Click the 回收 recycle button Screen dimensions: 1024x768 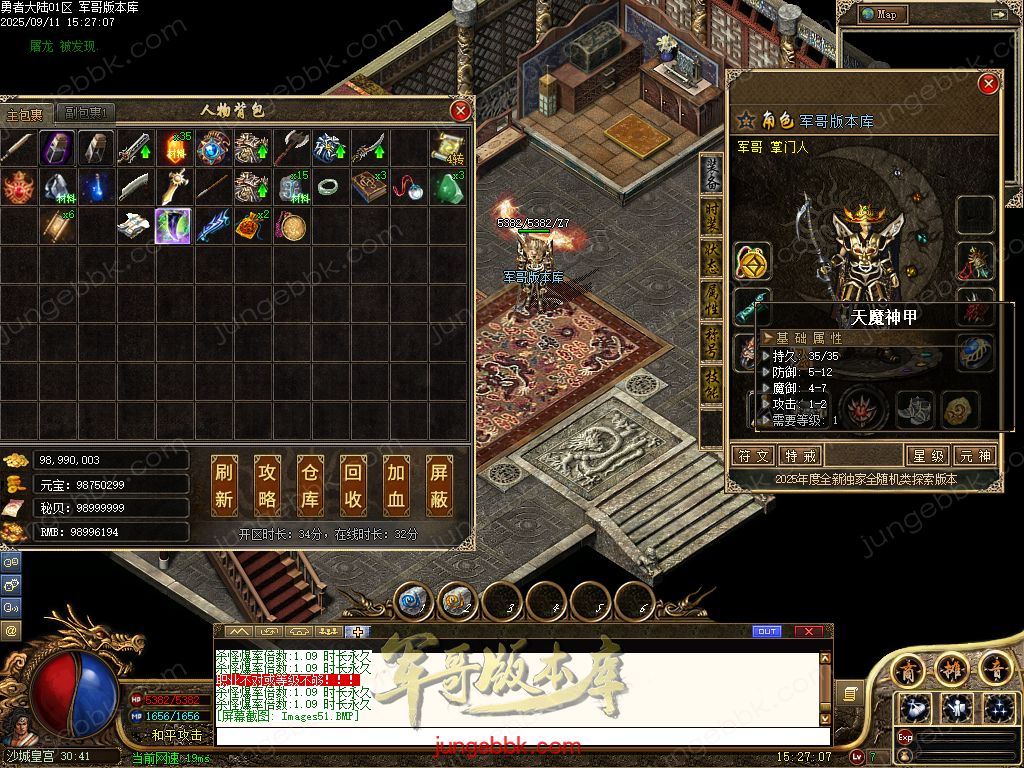pos(353,485)
